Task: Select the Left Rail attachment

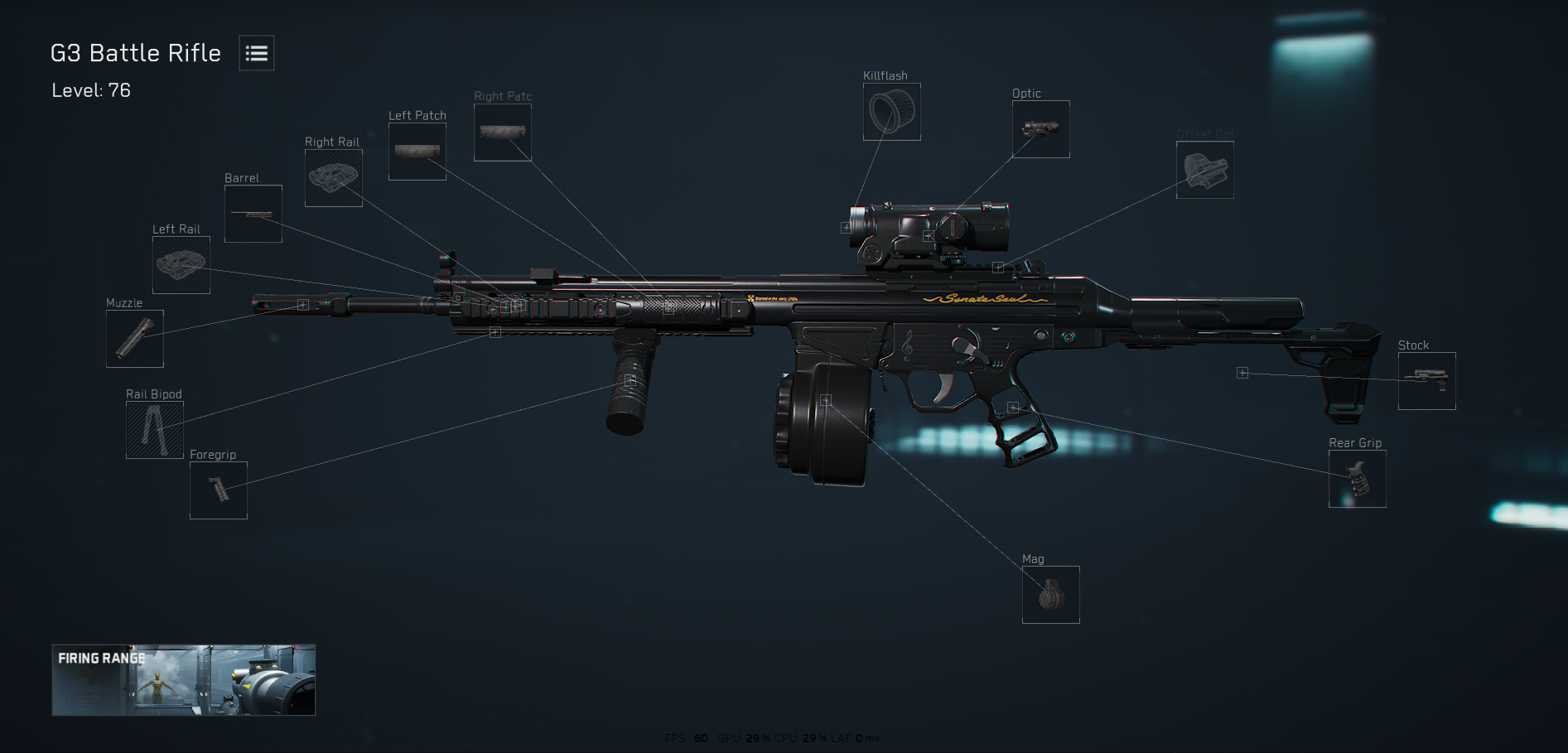Action: (181, 265)
